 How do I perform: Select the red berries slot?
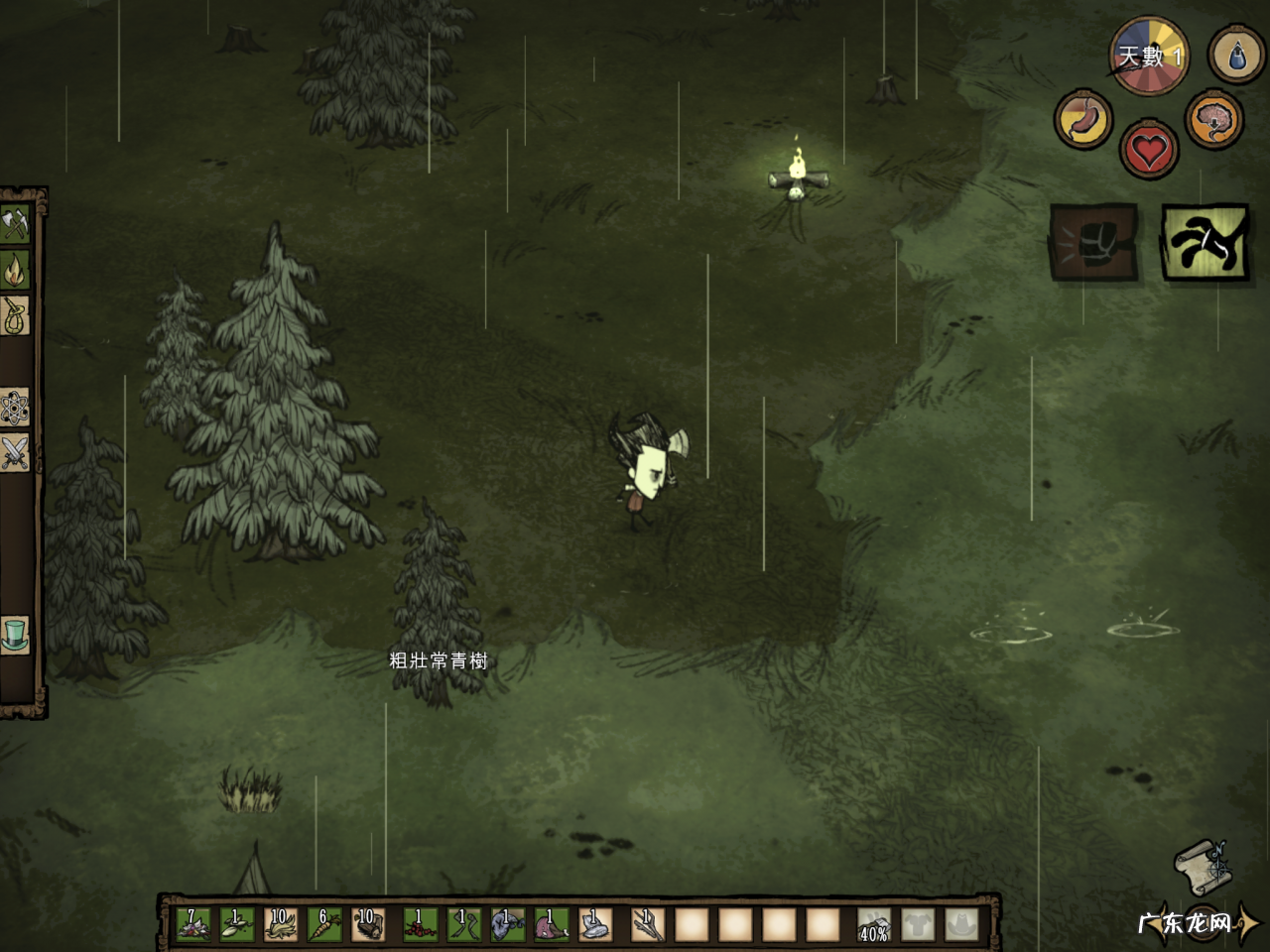pos(421,924)
